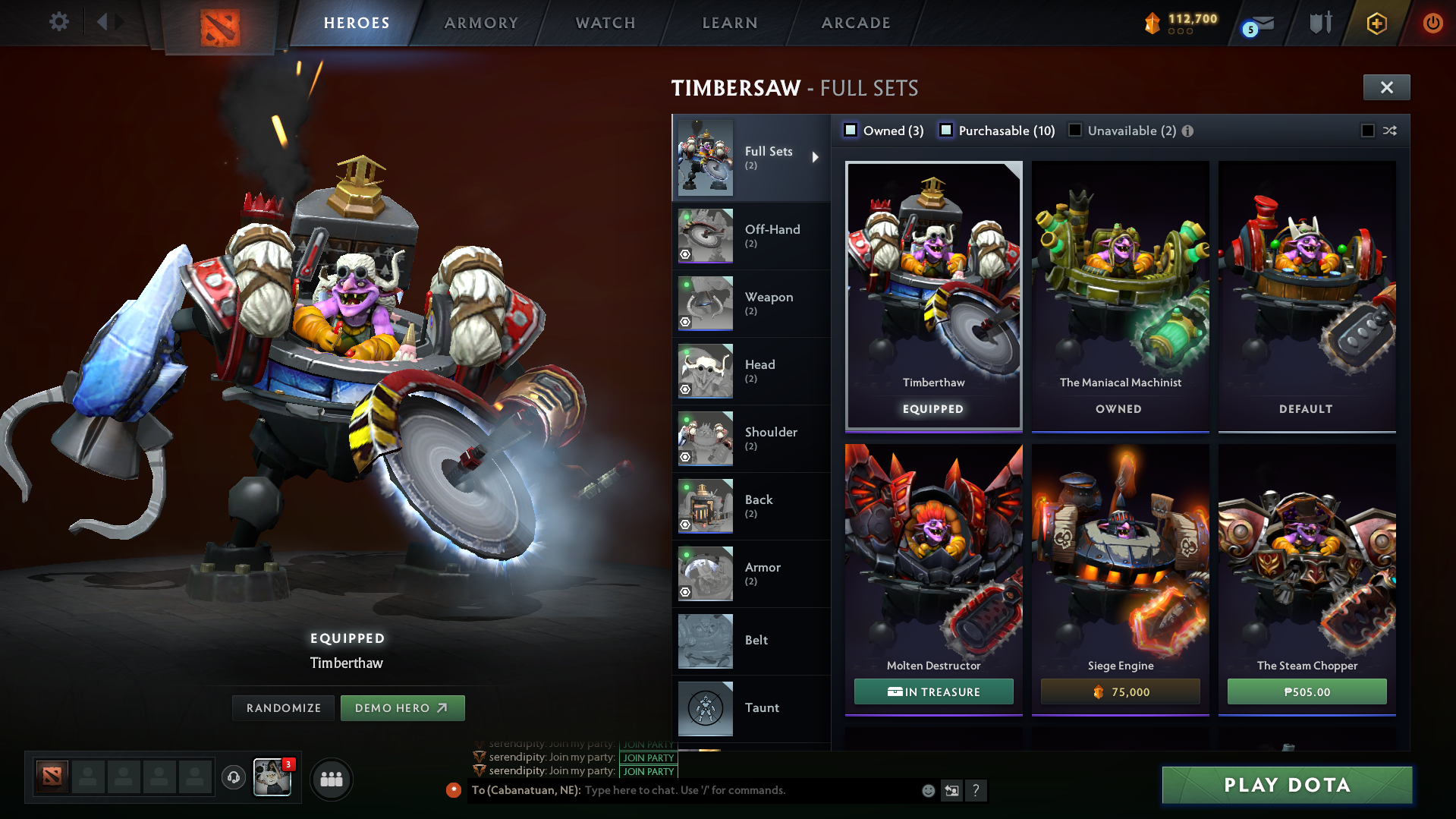Open the emoticon picker beside the chat box
Screen dimensions: 1456x819
(x=927, y=790)
